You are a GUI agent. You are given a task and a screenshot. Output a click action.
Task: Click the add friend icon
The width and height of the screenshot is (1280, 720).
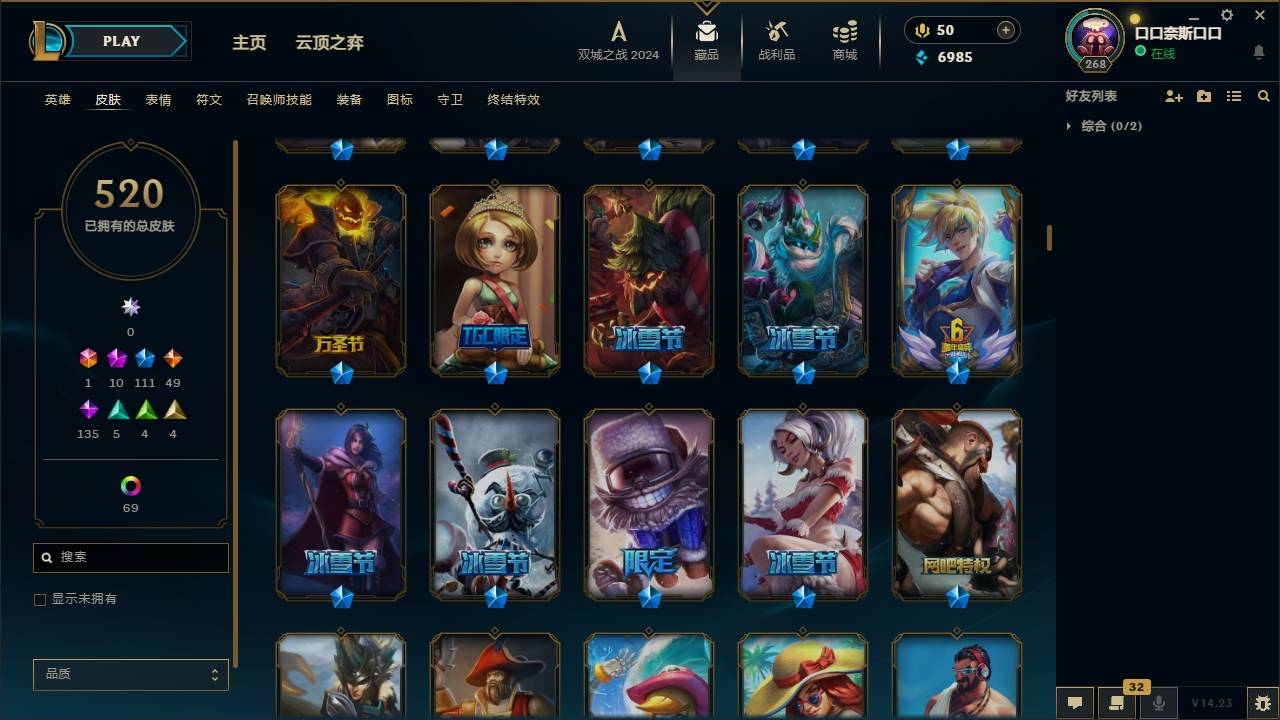(1174, 96)
